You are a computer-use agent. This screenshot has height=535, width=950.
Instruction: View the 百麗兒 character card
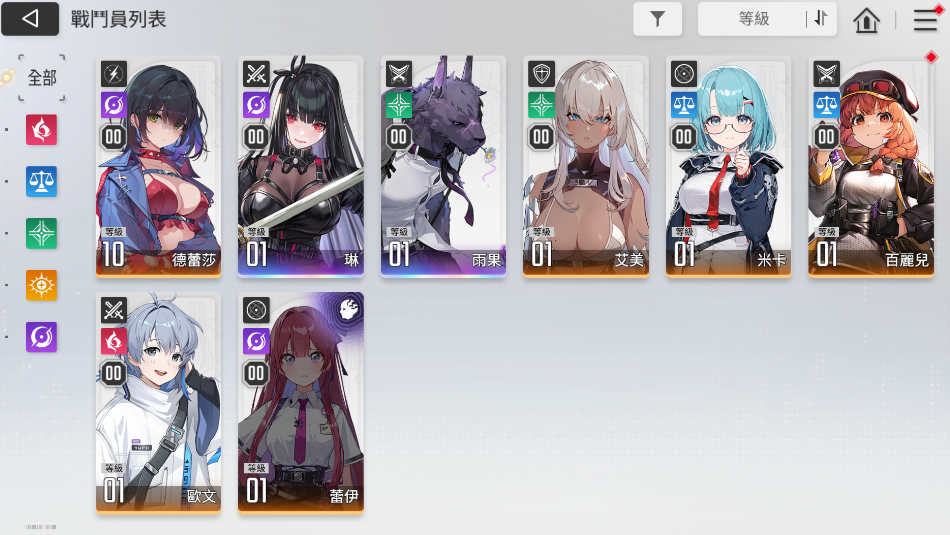click(x=870, y=166)
